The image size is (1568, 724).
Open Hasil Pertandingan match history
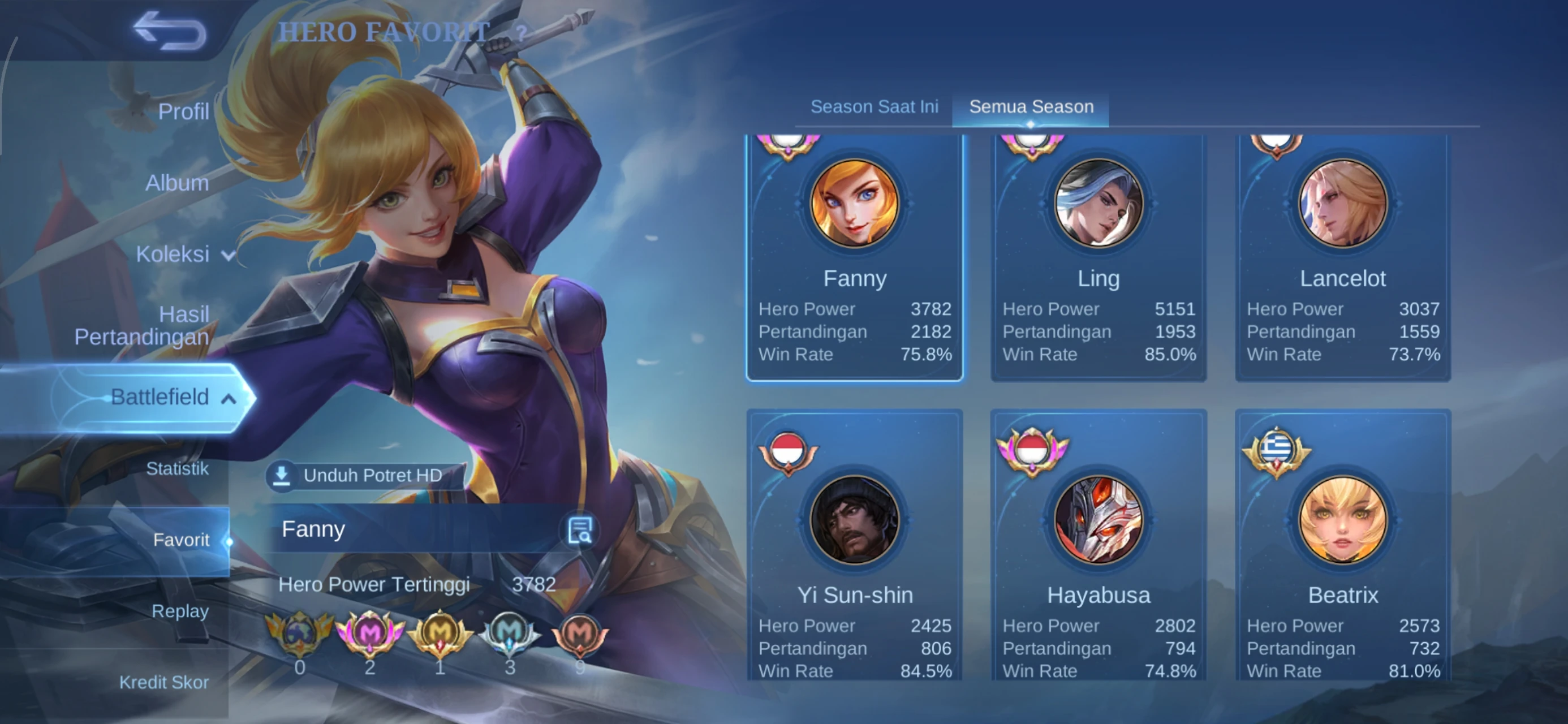(142, 325)
